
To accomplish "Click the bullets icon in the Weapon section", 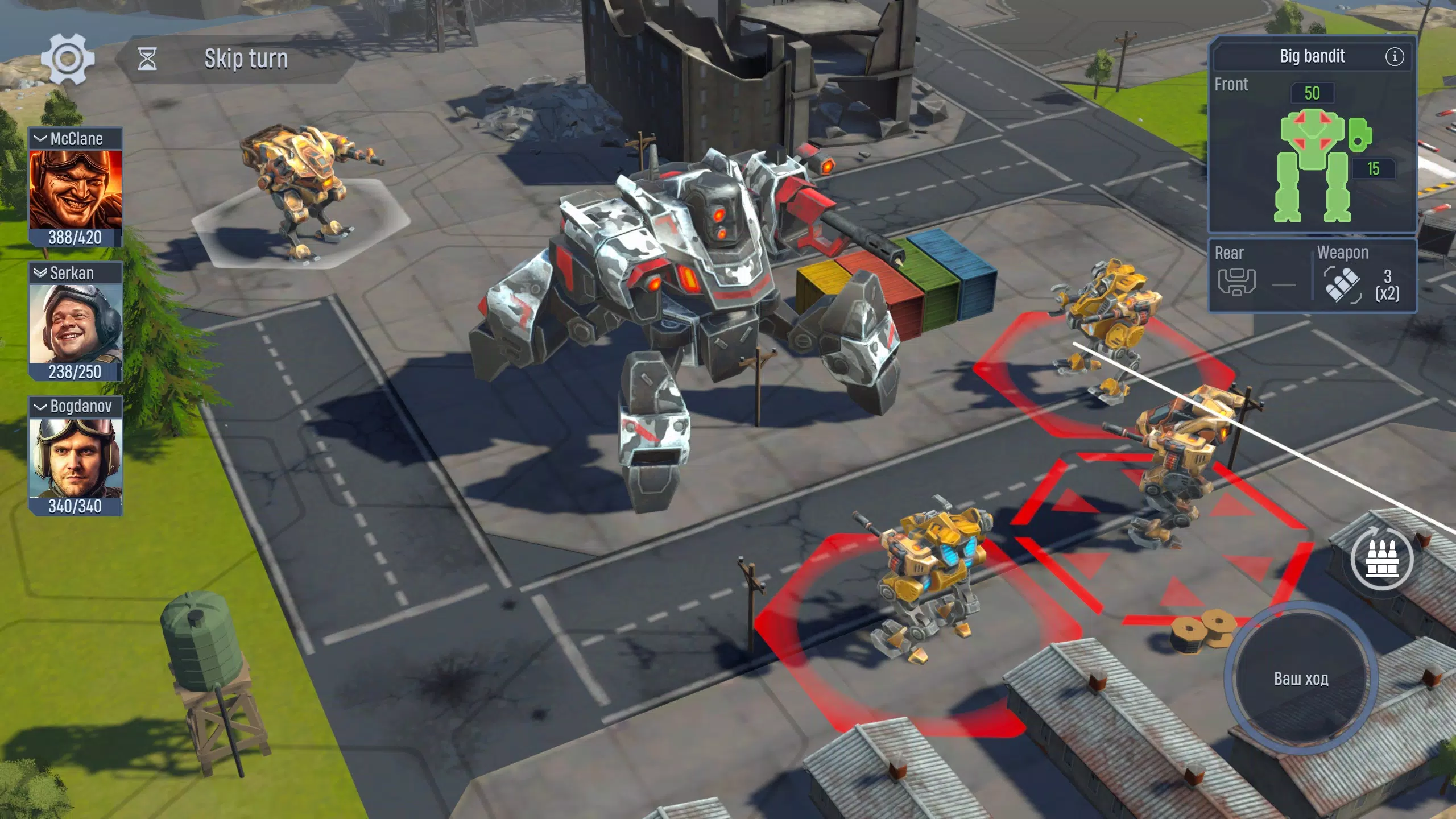I will [x=1343, y=284].
